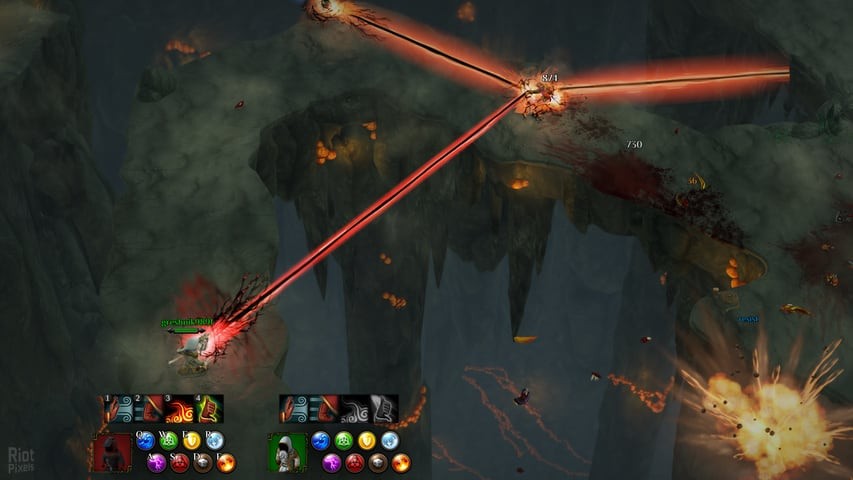Click the white-hooded wizard portrait
Image resolution: width=853 pixels, height=480 pixels.
tap(286, 453)
